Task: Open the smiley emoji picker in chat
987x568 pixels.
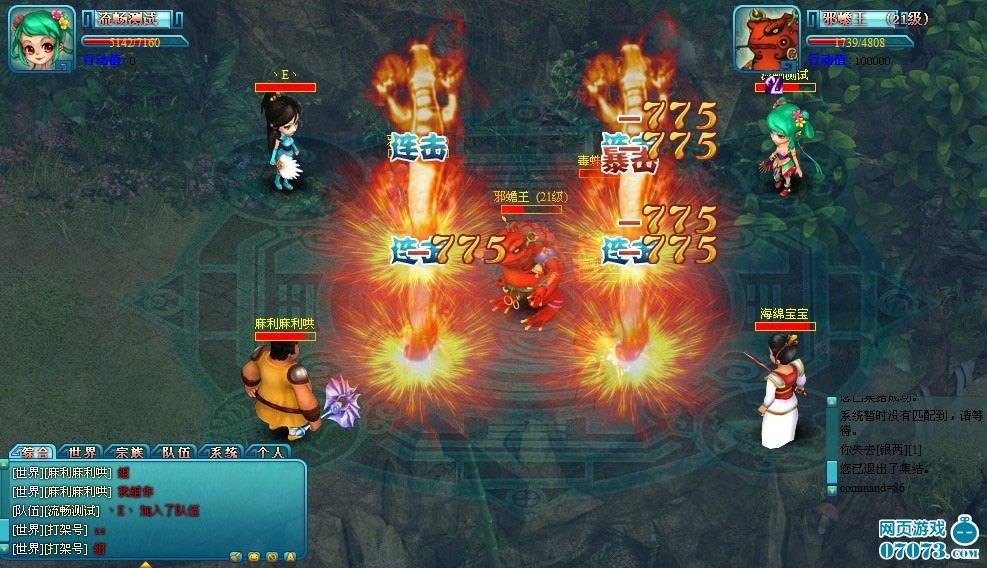Action: (254, 556)
